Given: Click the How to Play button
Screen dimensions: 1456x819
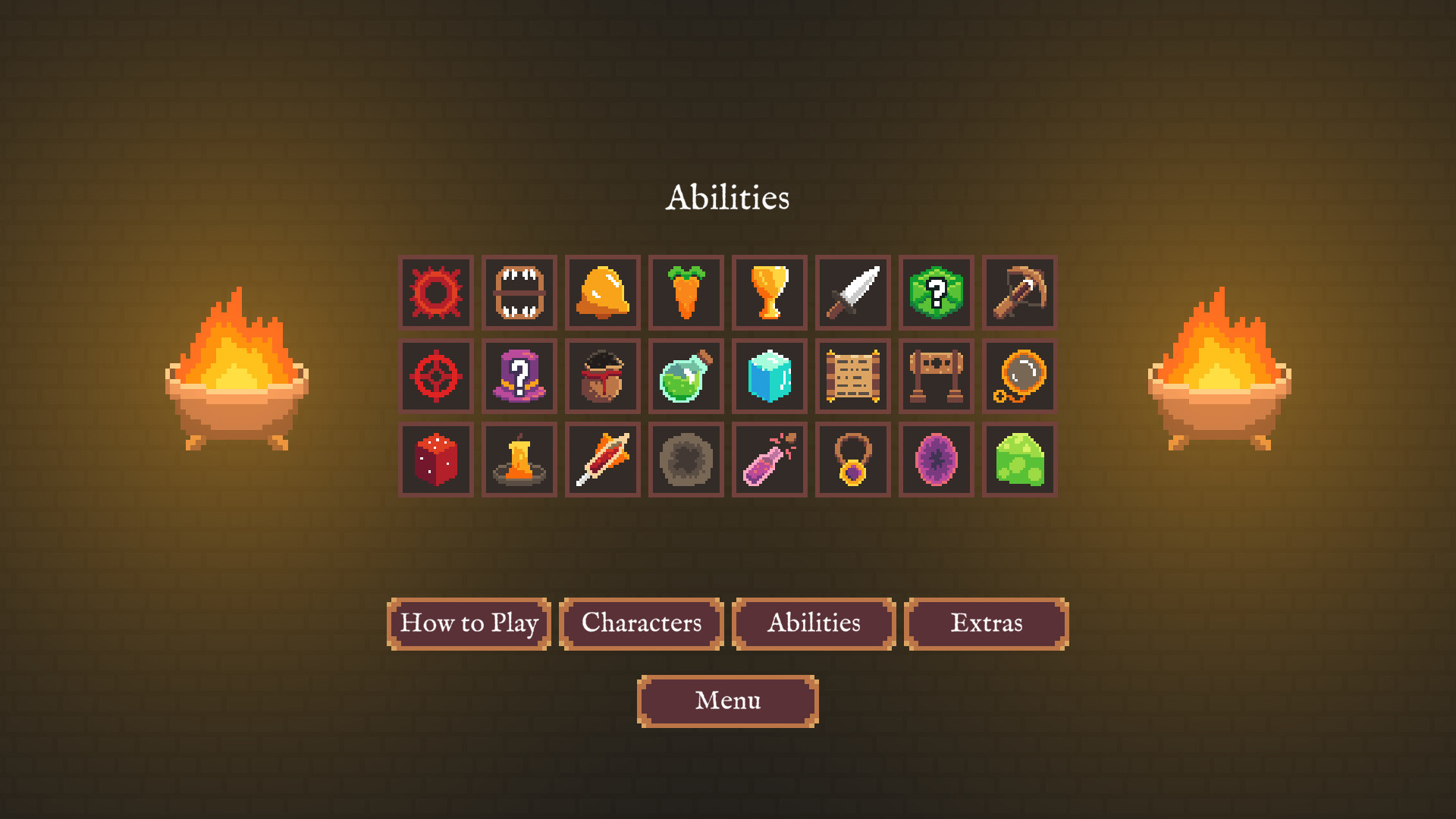Looking at the screenshot, I should [469, 623].
